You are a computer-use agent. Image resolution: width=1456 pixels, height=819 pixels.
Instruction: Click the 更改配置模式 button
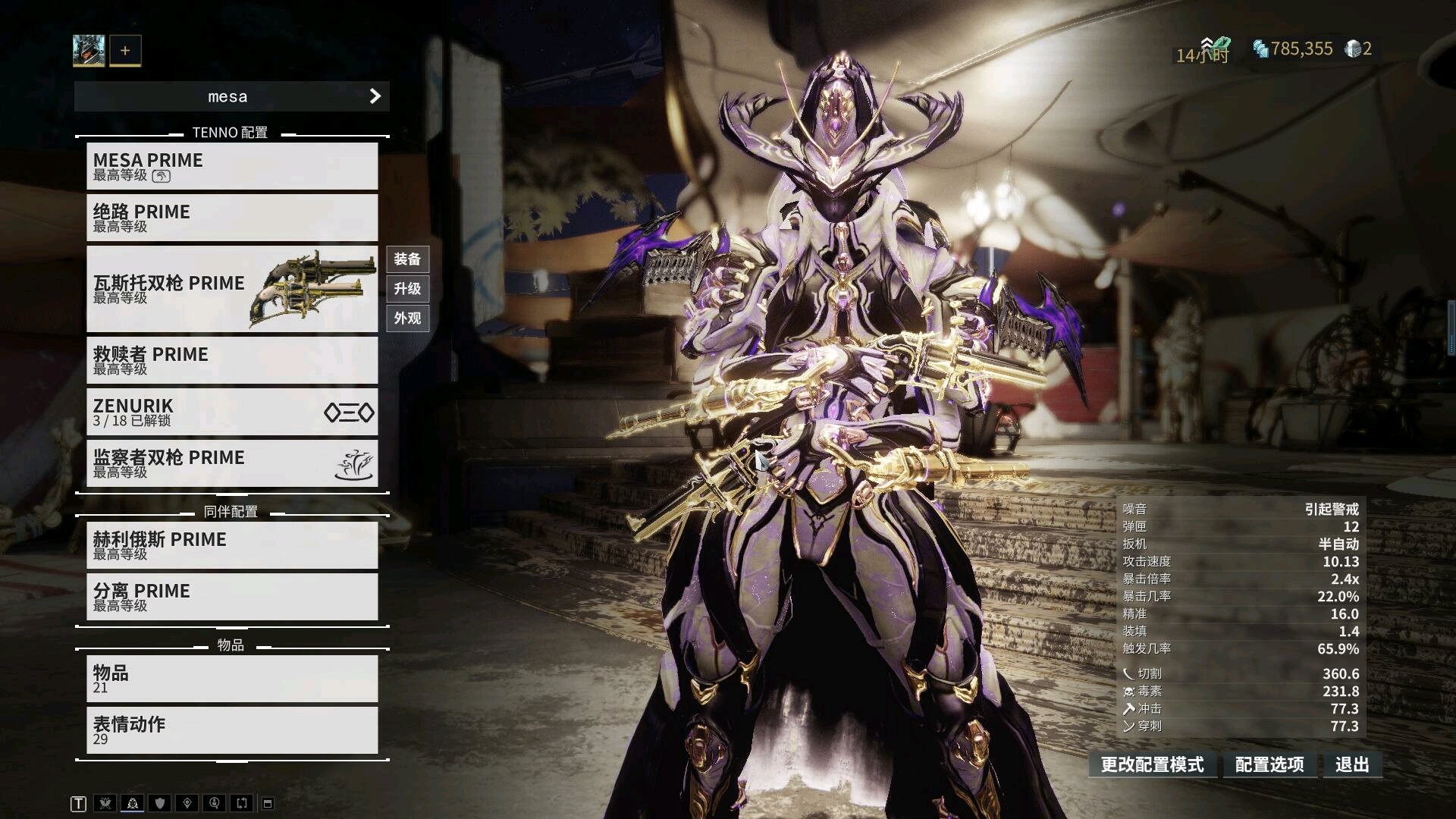pos(1152,764)
